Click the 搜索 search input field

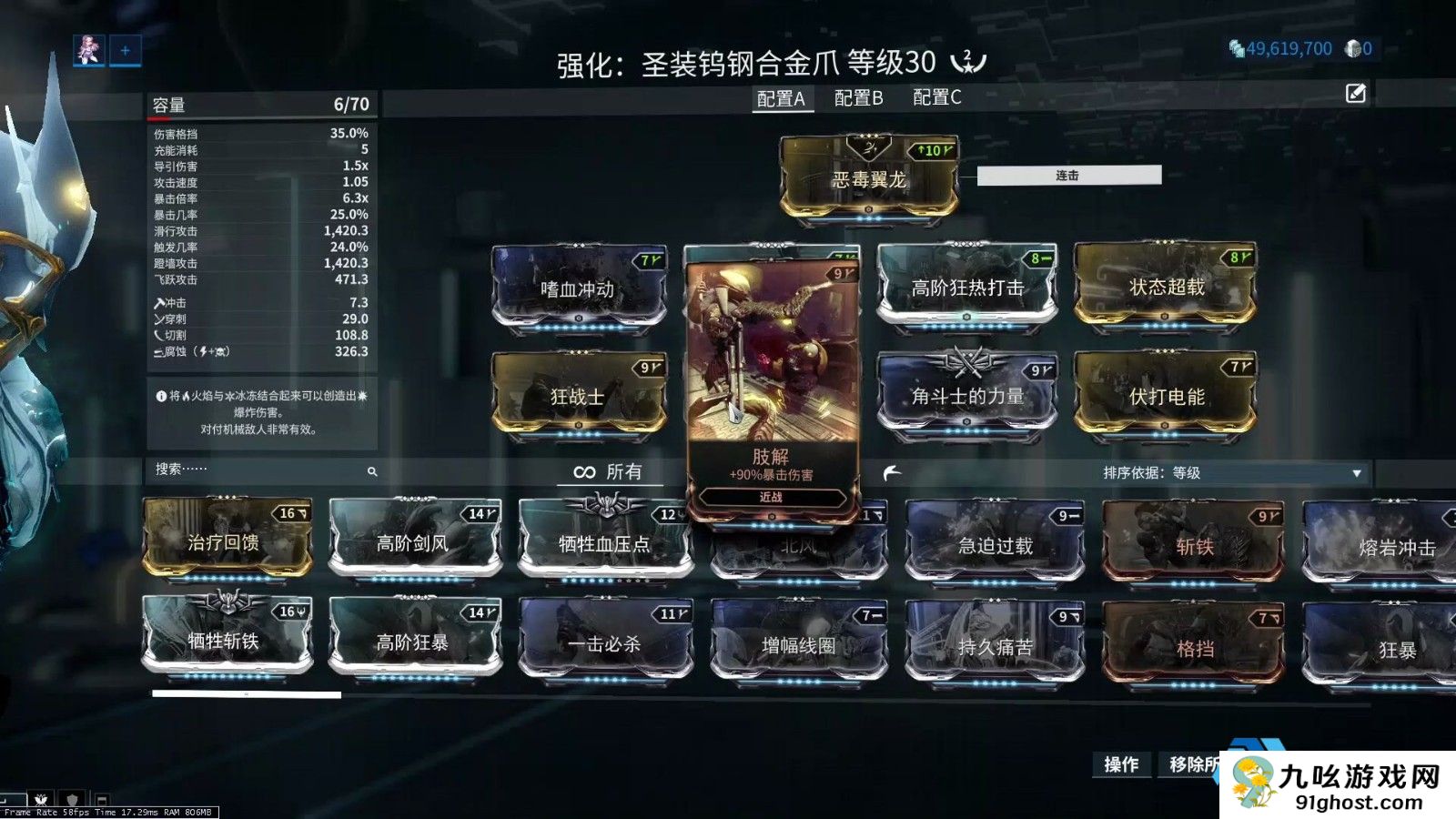point(246,472)
